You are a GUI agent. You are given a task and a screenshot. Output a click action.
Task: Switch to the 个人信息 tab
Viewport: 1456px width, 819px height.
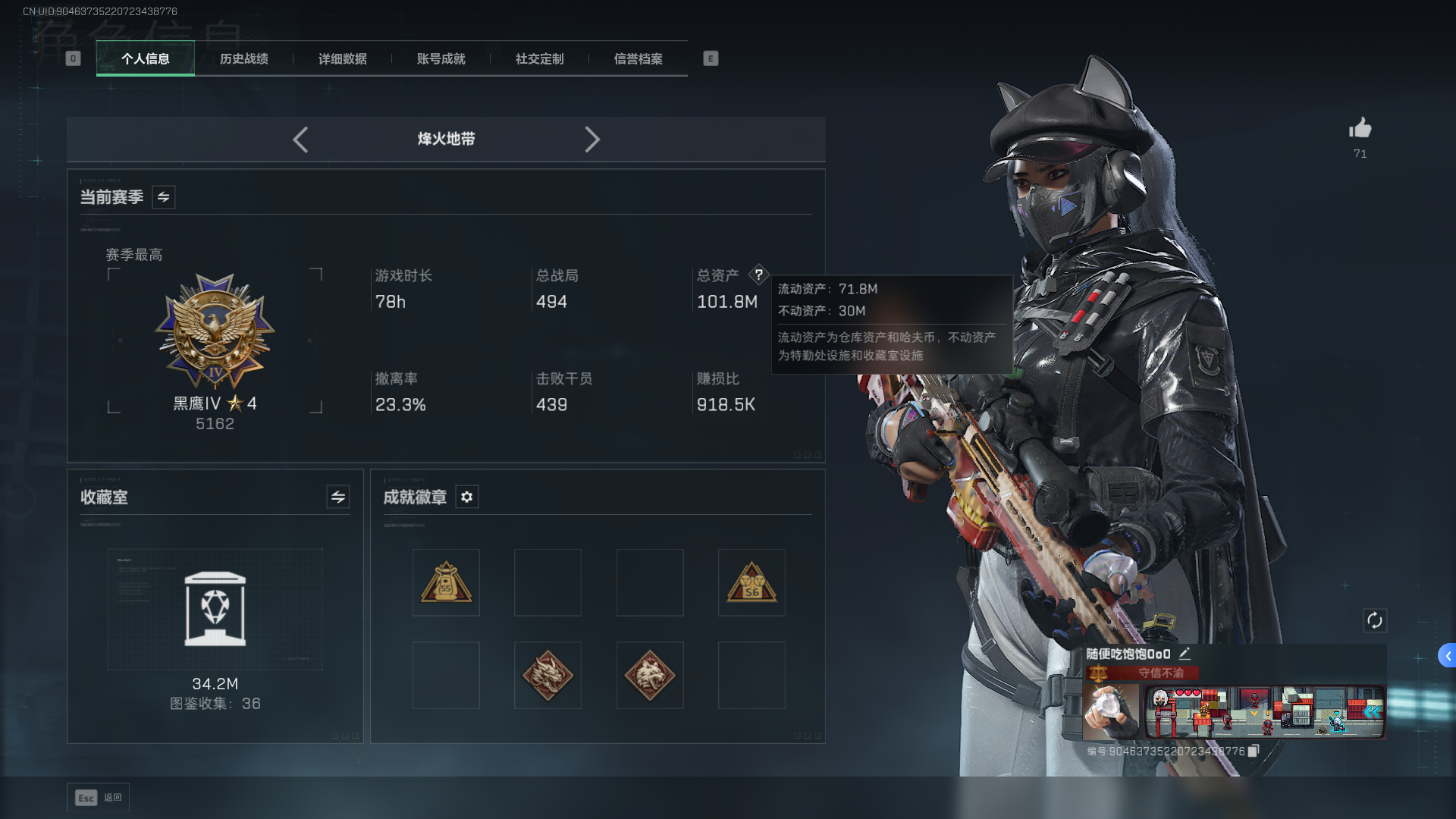tap(145, 58)
